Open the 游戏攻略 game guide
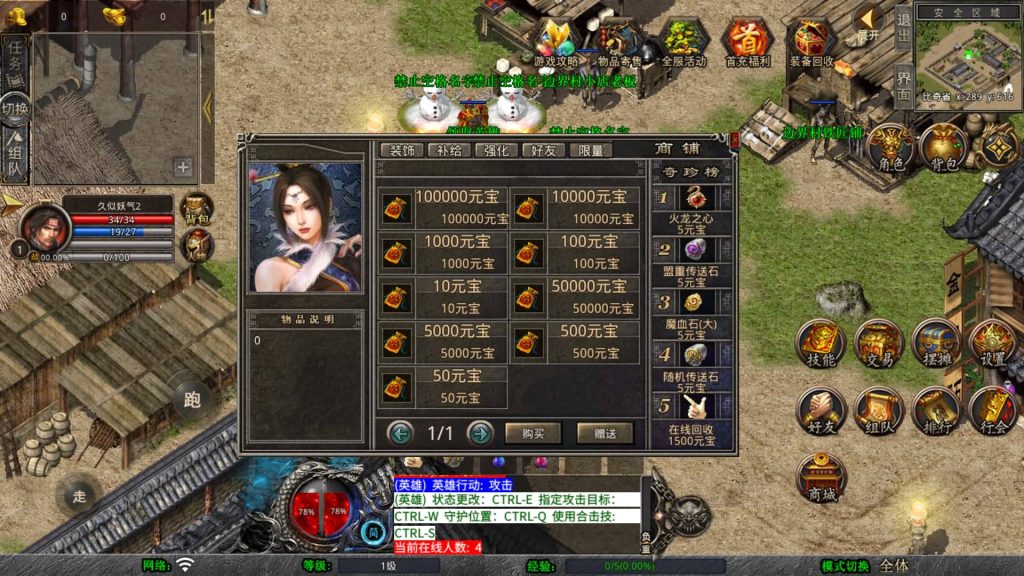The width and height of the screenshot is (1024, 576). point(556,42)
